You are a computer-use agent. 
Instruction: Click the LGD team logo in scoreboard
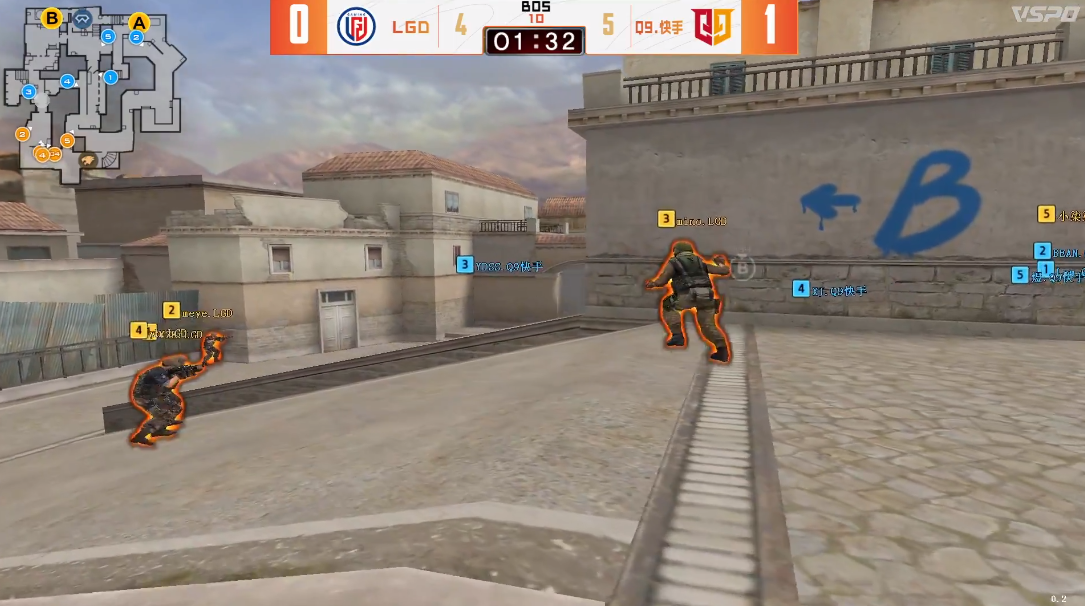[355, 26]
